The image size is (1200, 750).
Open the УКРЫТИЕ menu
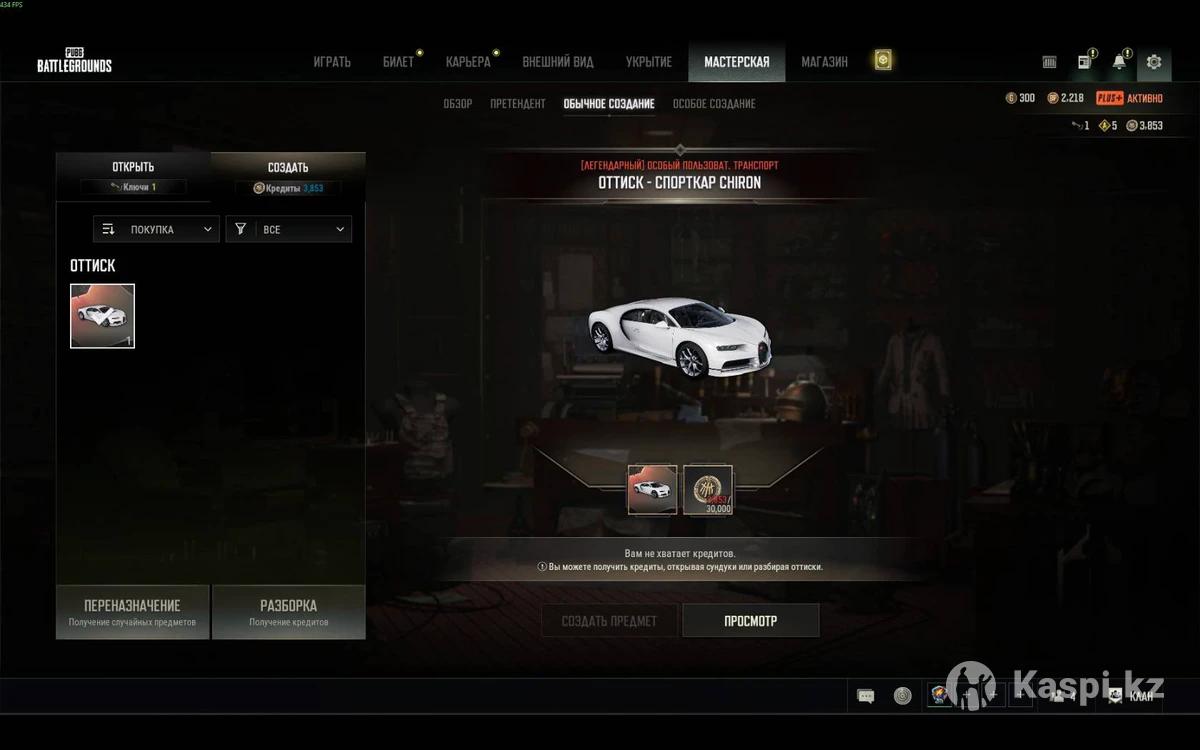click(x=649, y=62)
